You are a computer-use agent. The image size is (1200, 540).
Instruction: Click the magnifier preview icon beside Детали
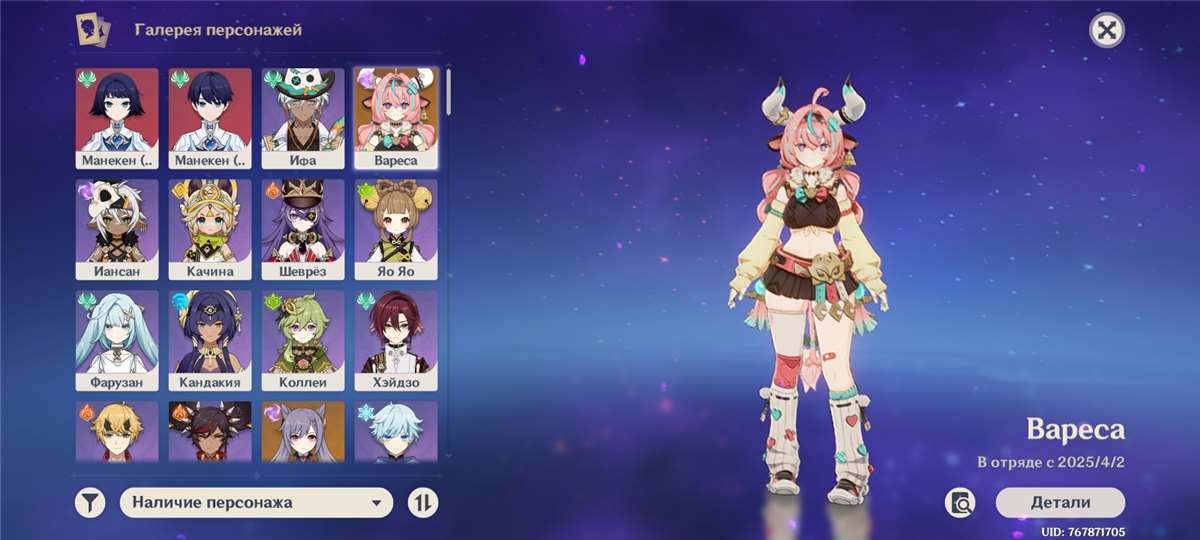(961, 503)
